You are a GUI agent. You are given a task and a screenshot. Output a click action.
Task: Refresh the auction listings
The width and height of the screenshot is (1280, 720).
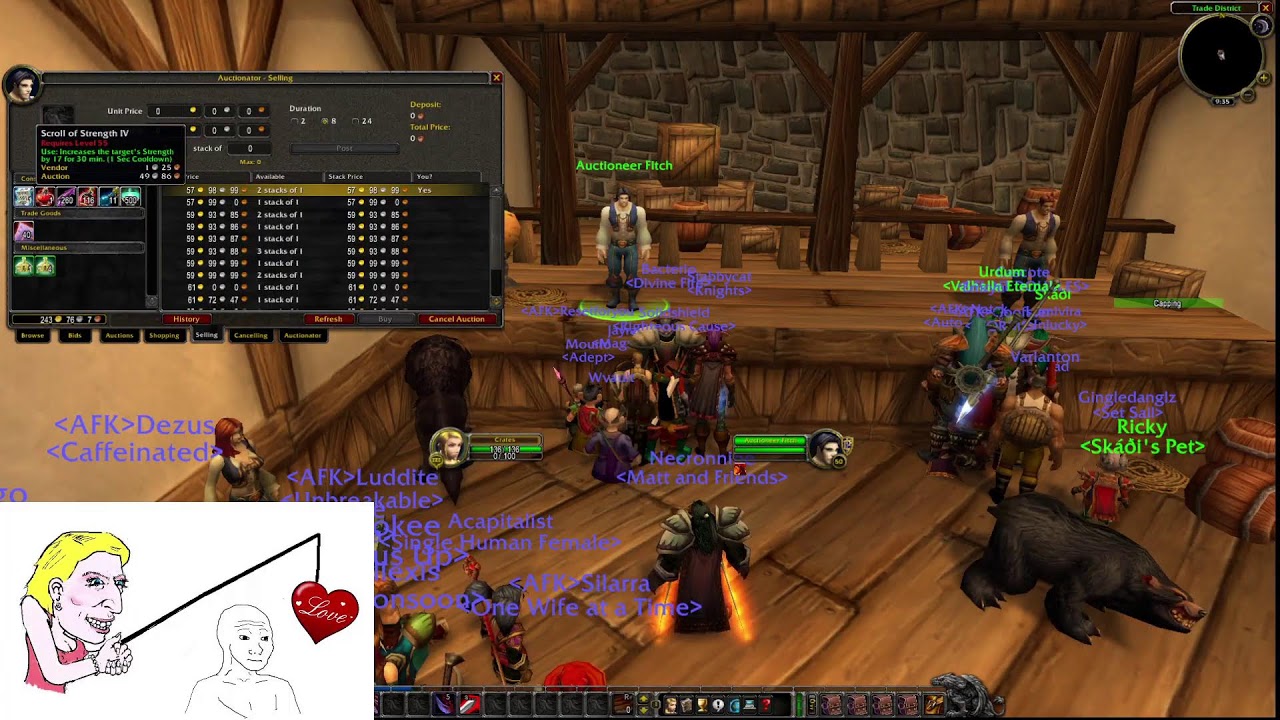coord(328,319)
